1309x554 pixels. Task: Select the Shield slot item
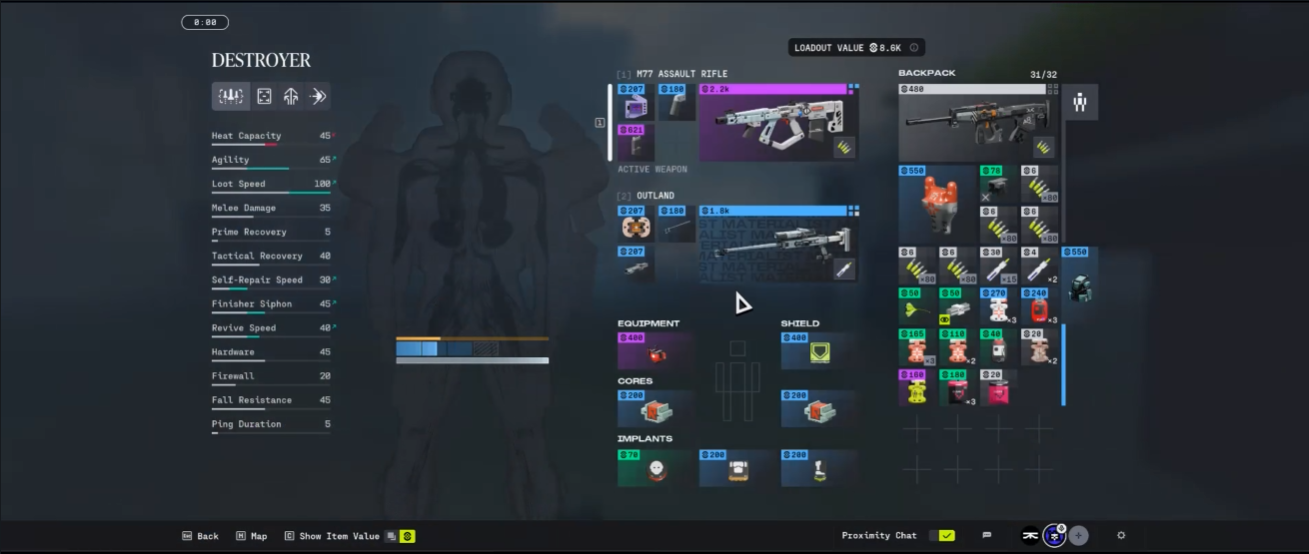pyautogui.click(x=818, y=351)
